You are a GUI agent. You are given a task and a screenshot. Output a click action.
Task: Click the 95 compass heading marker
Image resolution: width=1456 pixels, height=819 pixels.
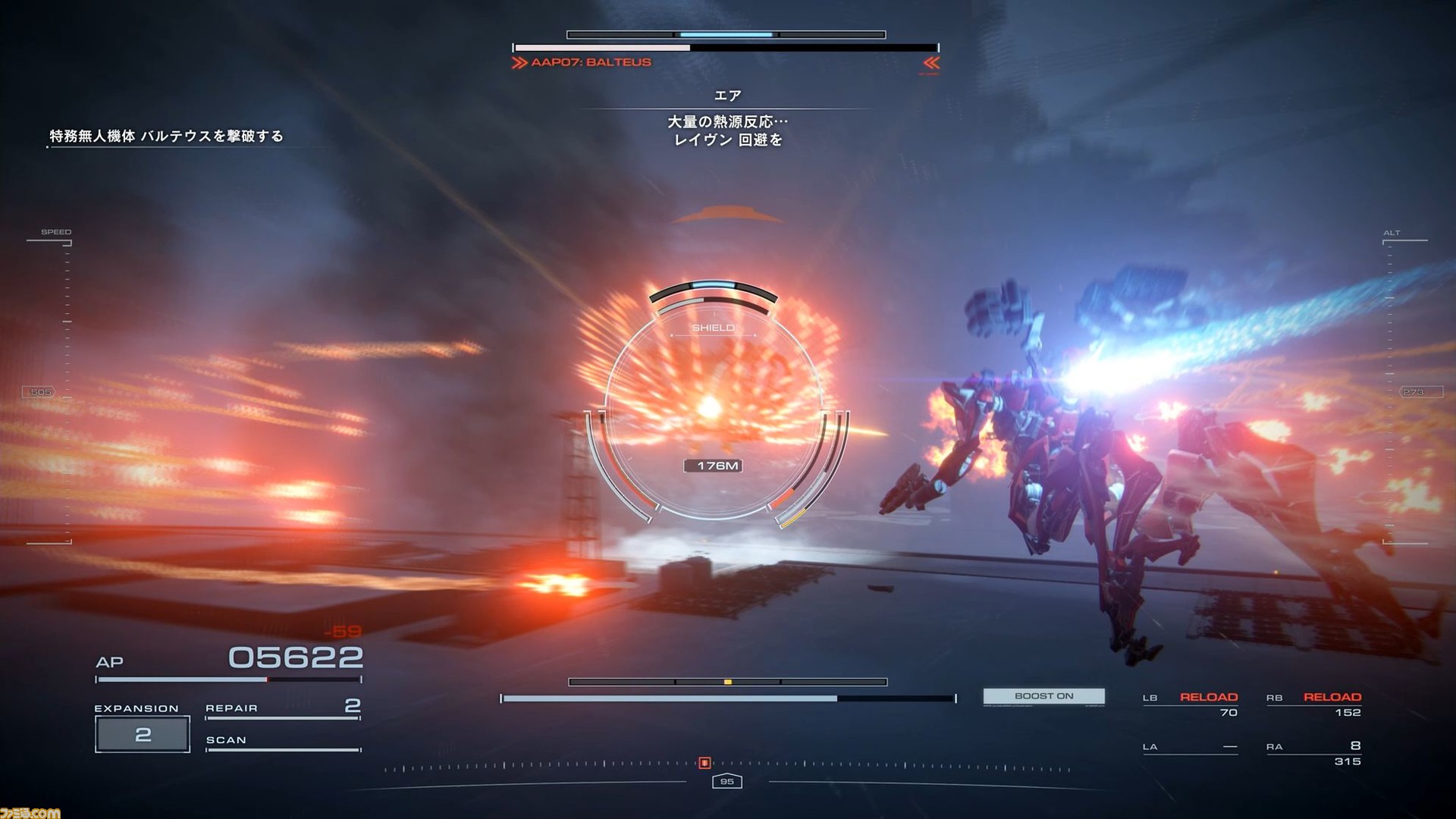[727, 781]
